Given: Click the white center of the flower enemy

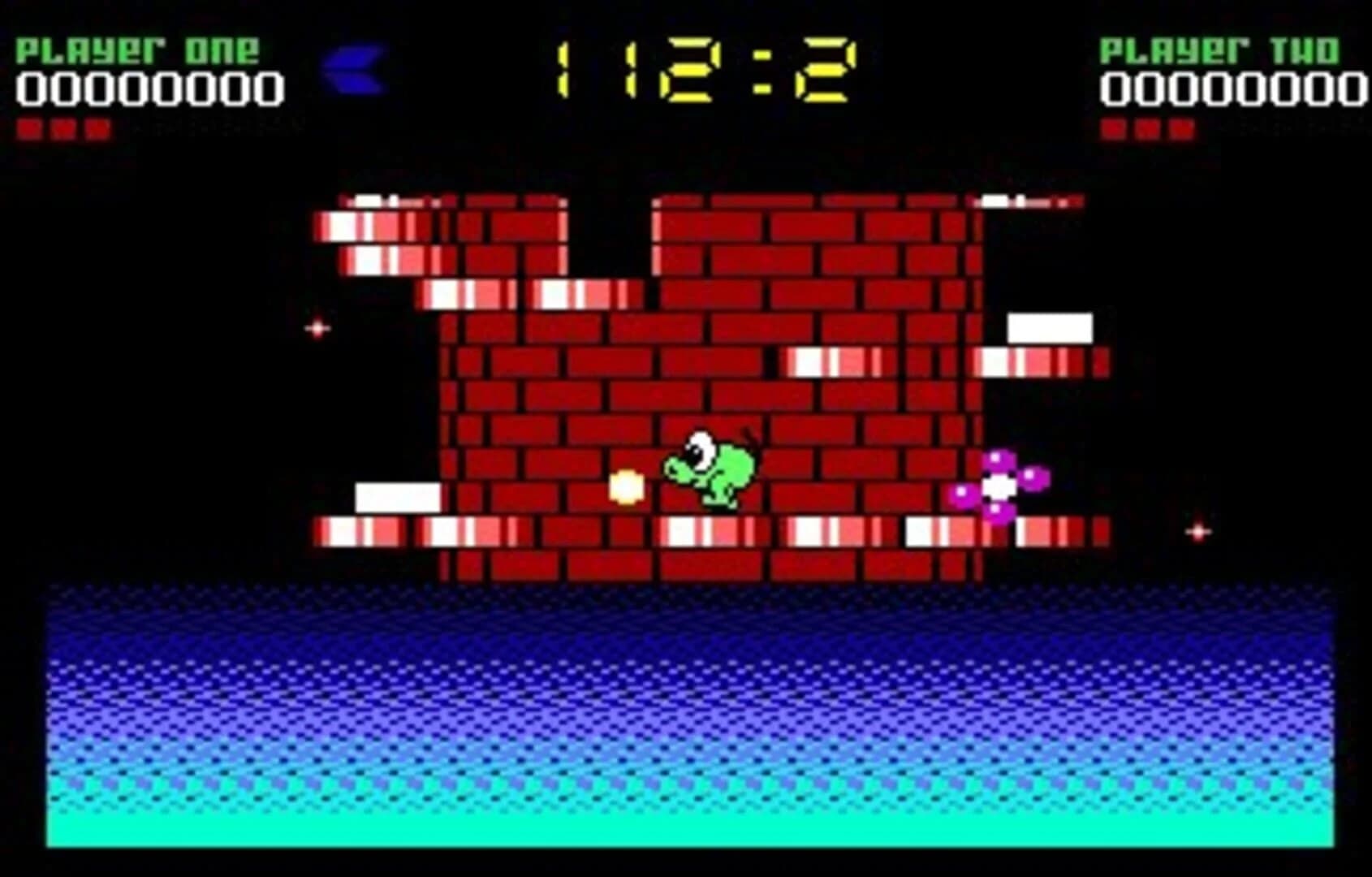Looking at the screenshot, I should pyautogui.click(x=999, y=487).
